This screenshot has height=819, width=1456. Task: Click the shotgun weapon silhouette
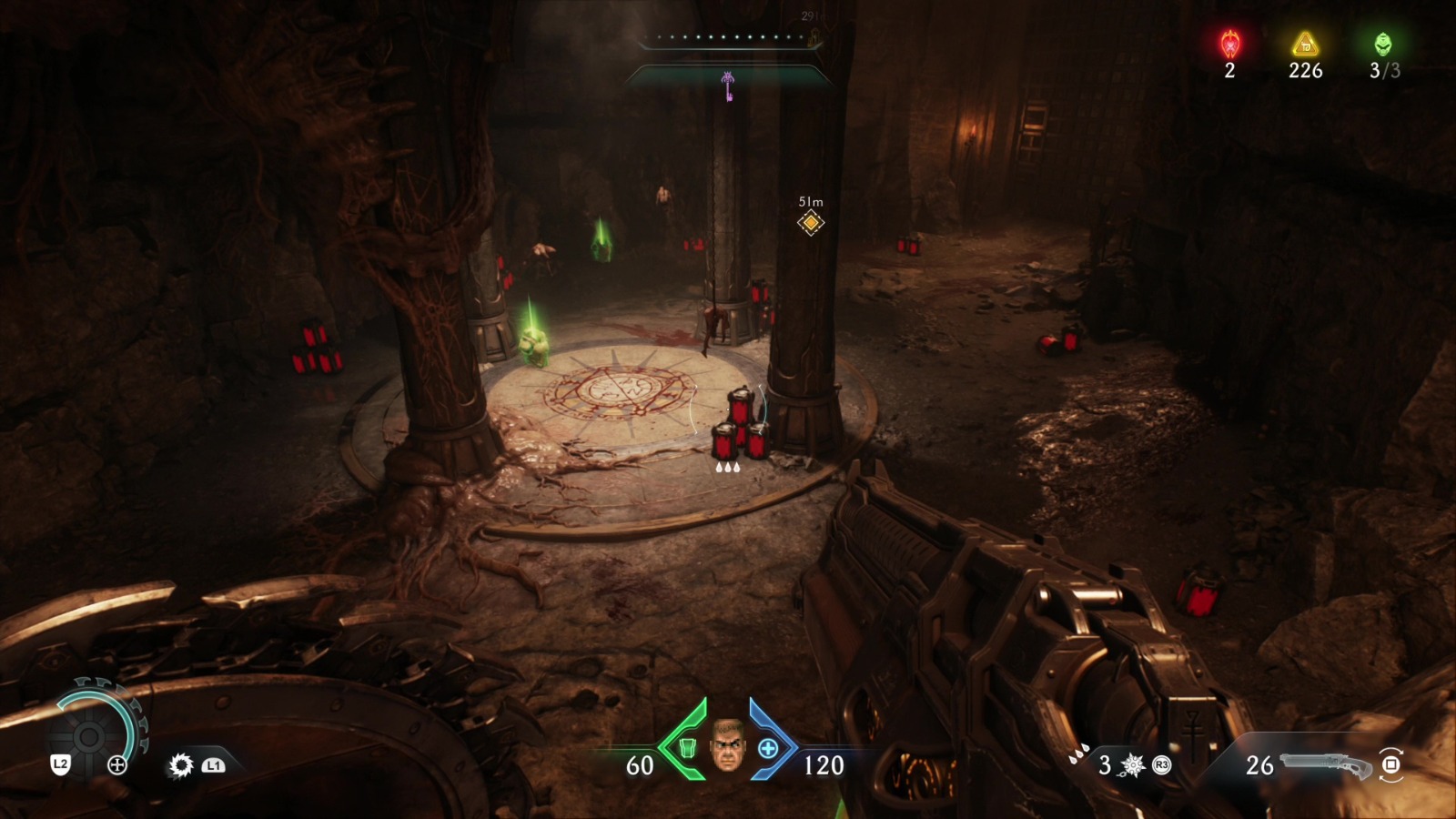[x=1324, y=765]
